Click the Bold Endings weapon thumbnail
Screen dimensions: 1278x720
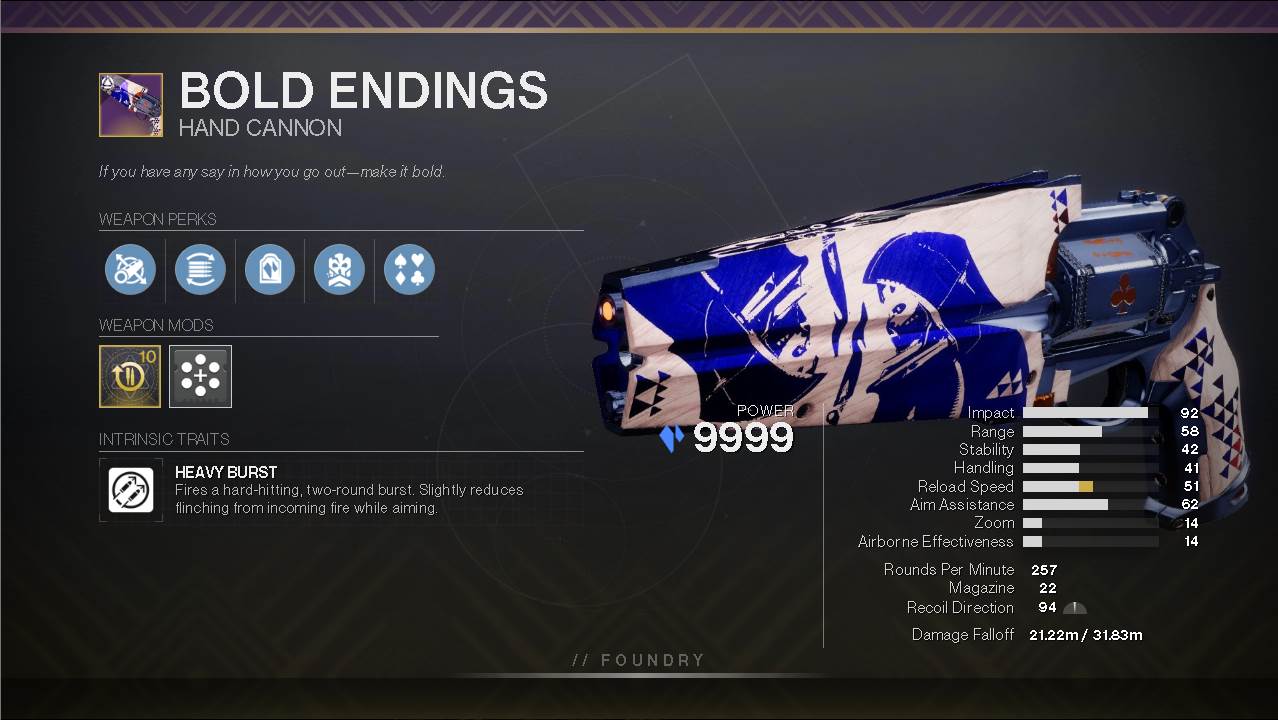(x=131, y=104)
